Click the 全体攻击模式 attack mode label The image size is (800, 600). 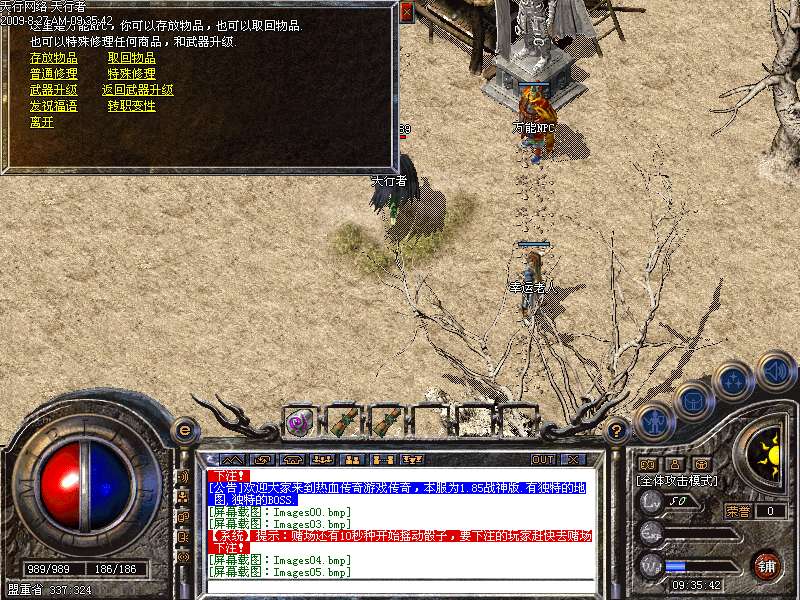675,481
